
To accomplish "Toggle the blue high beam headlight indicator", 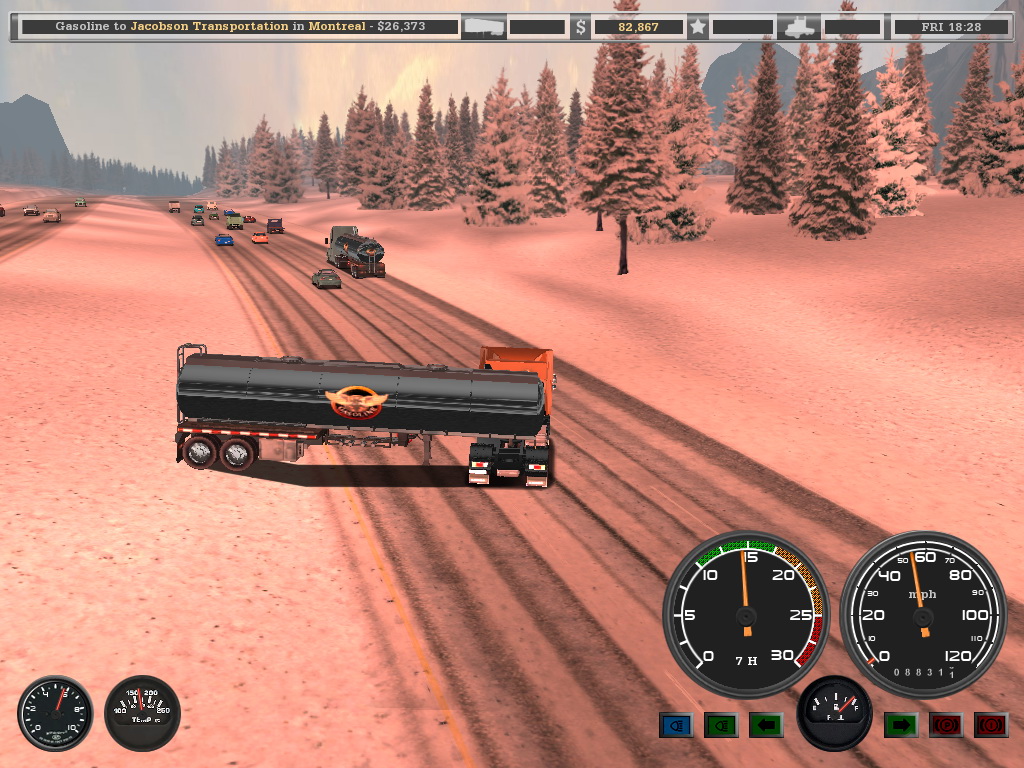I will point(676,725).
